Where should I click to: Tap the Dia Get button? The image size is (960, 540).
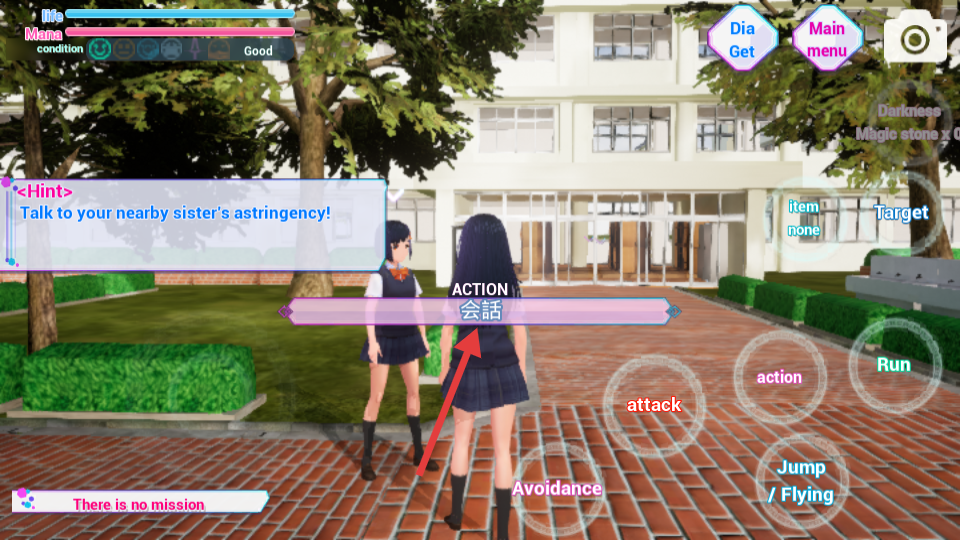click(x=742, y=40)
